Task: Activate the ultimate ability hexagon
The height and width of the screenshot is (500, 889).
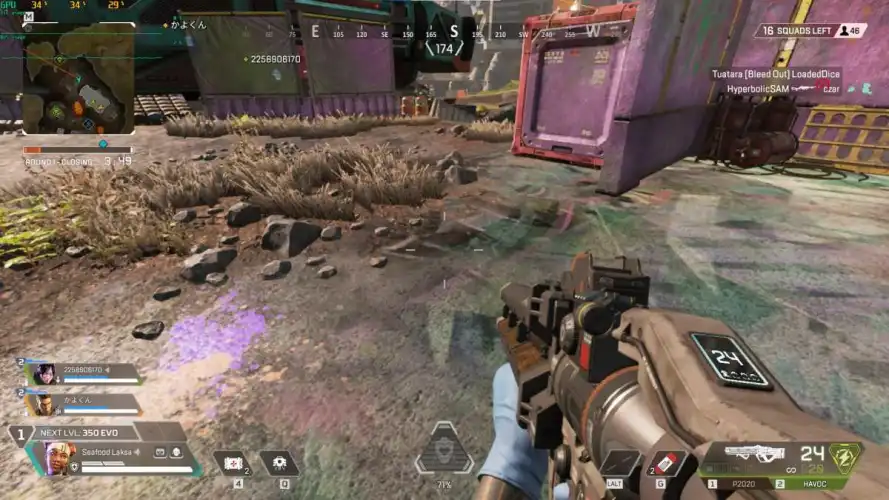Action: point(445,450)
